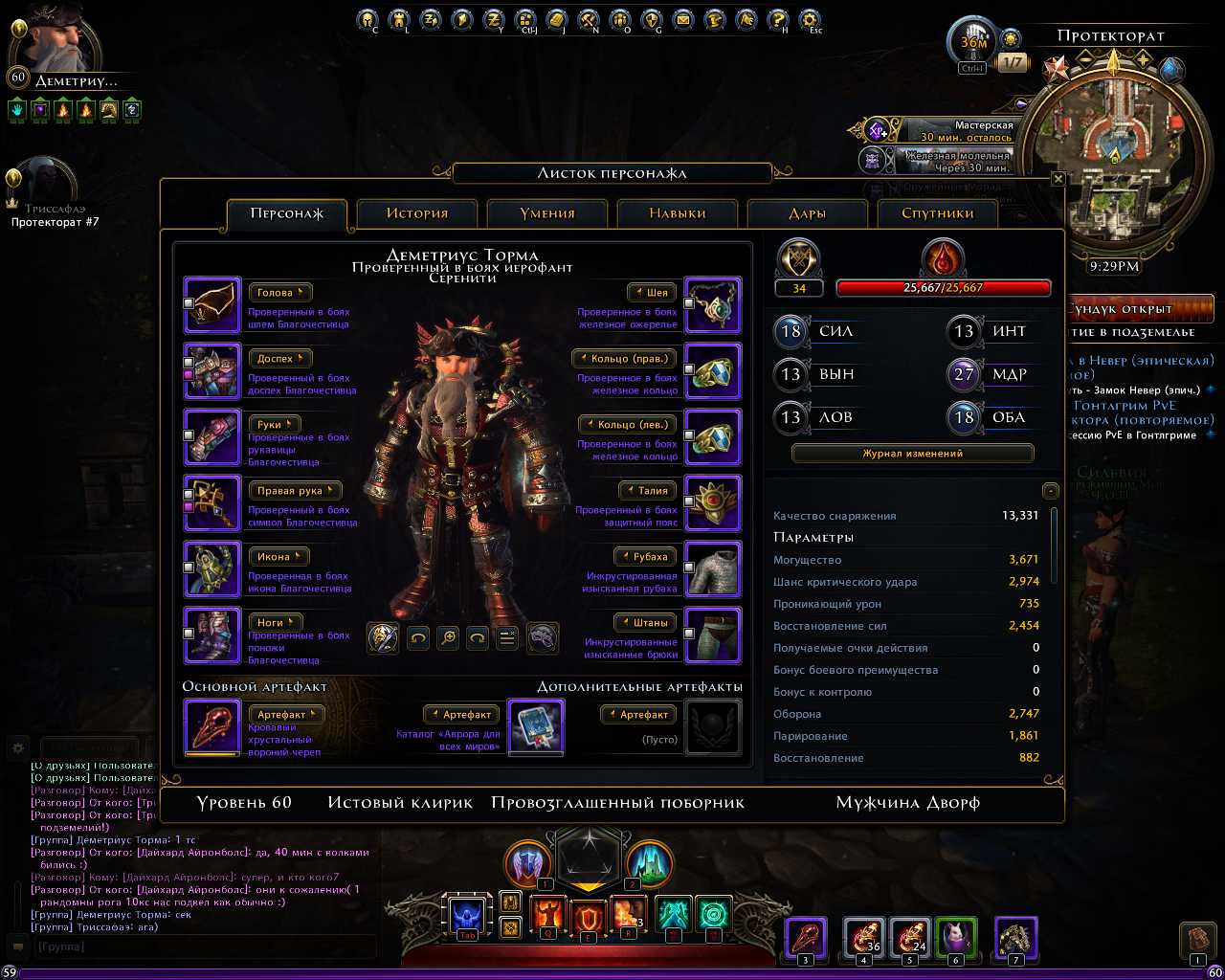This screenshot has height=980, width=1225.
Task: Switch to the Спутники tab
Action: 937,213
